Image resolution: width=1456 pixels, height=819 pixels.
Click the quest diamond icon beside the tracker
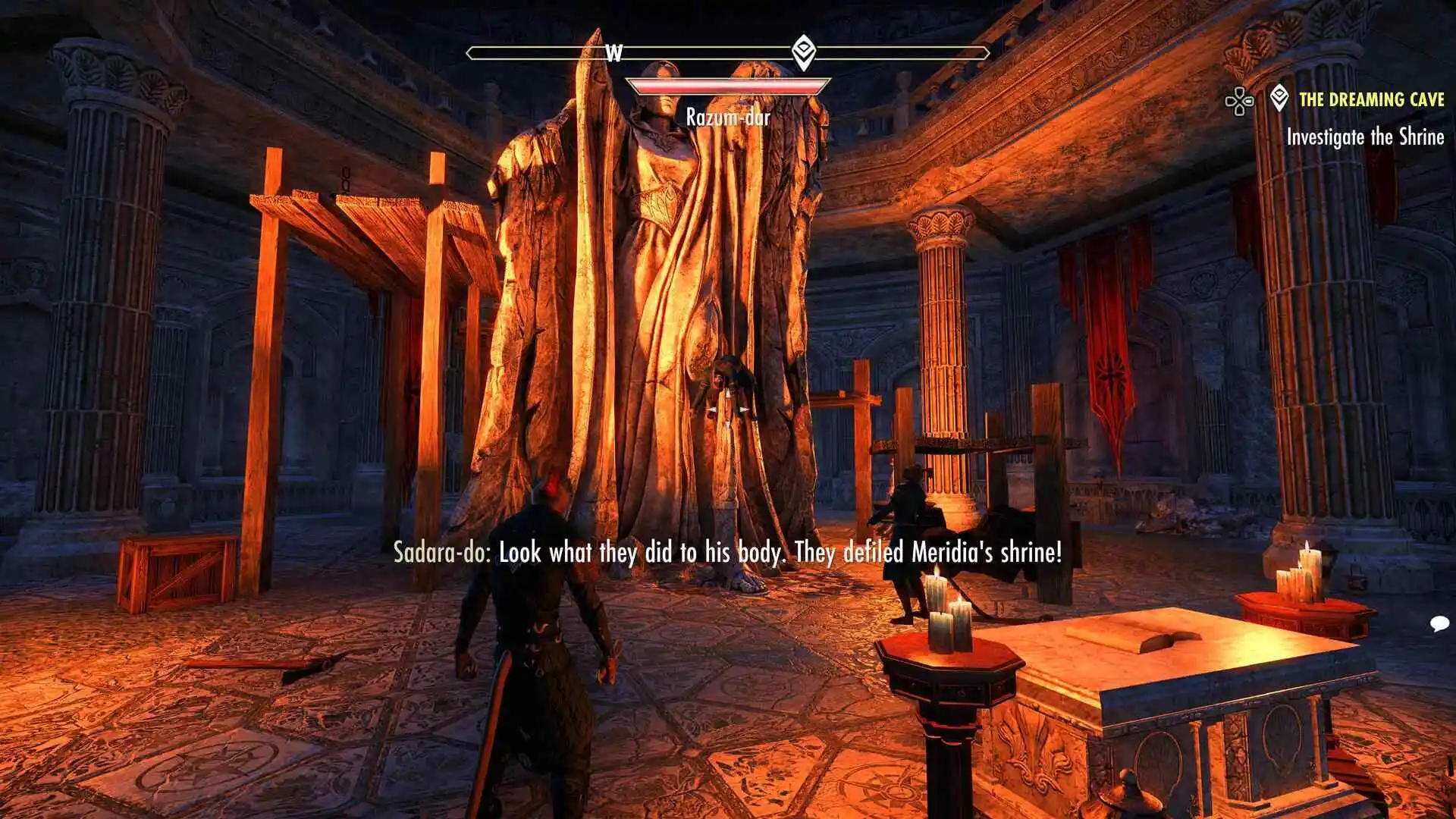click(x=1279, y=99)
